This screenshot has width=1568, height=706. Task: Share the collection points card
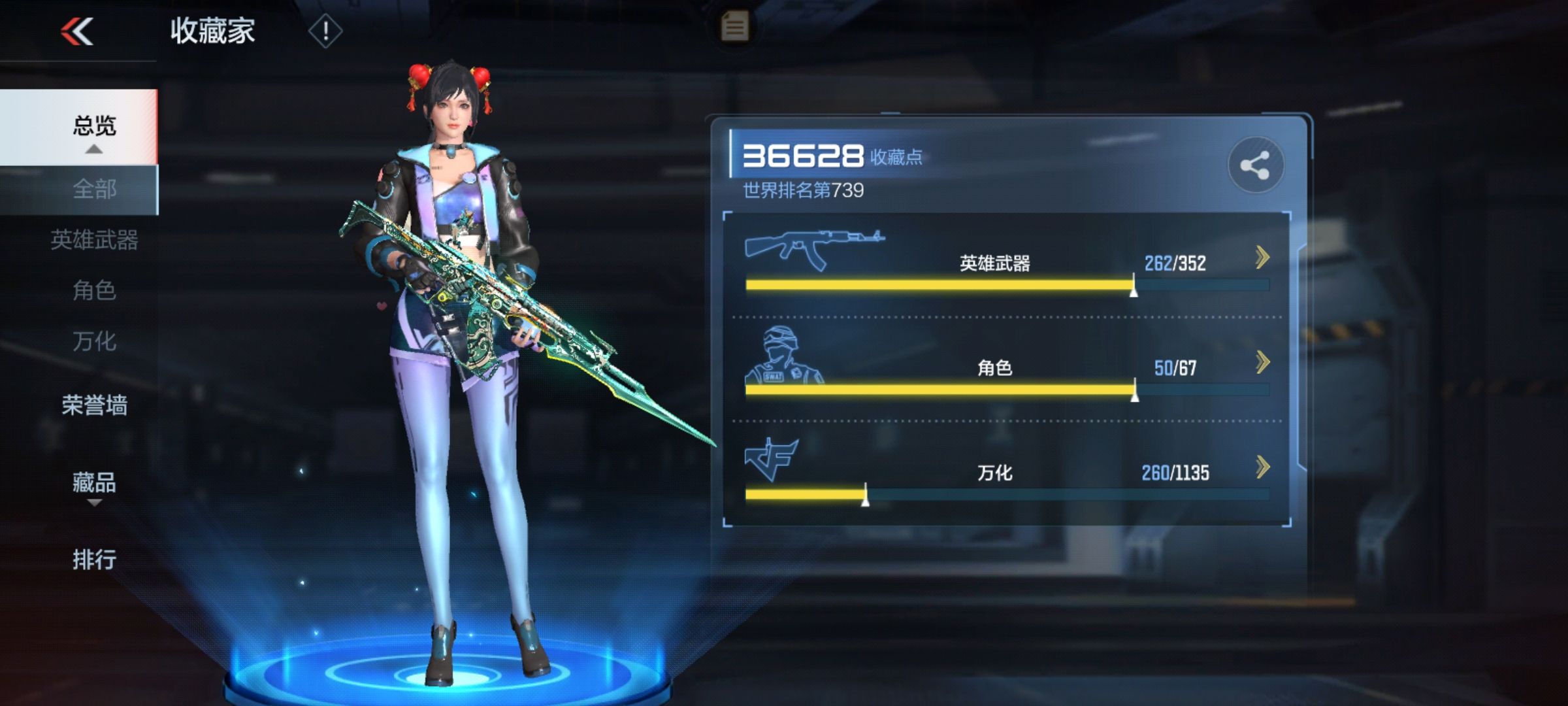coord(1255,165)
